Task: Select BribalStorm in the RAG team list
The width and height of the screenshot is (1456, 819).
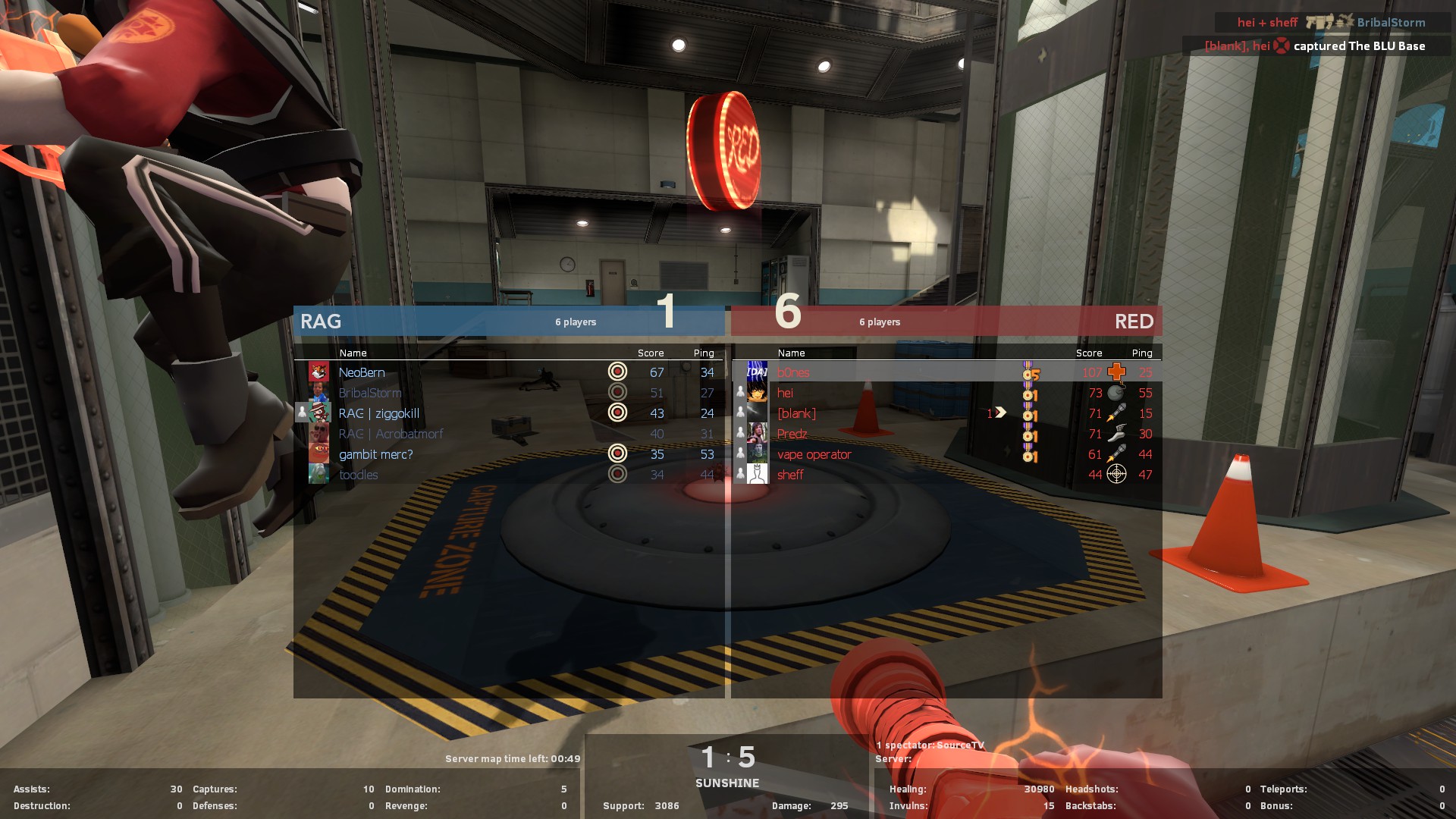Action: click(370, 393)
